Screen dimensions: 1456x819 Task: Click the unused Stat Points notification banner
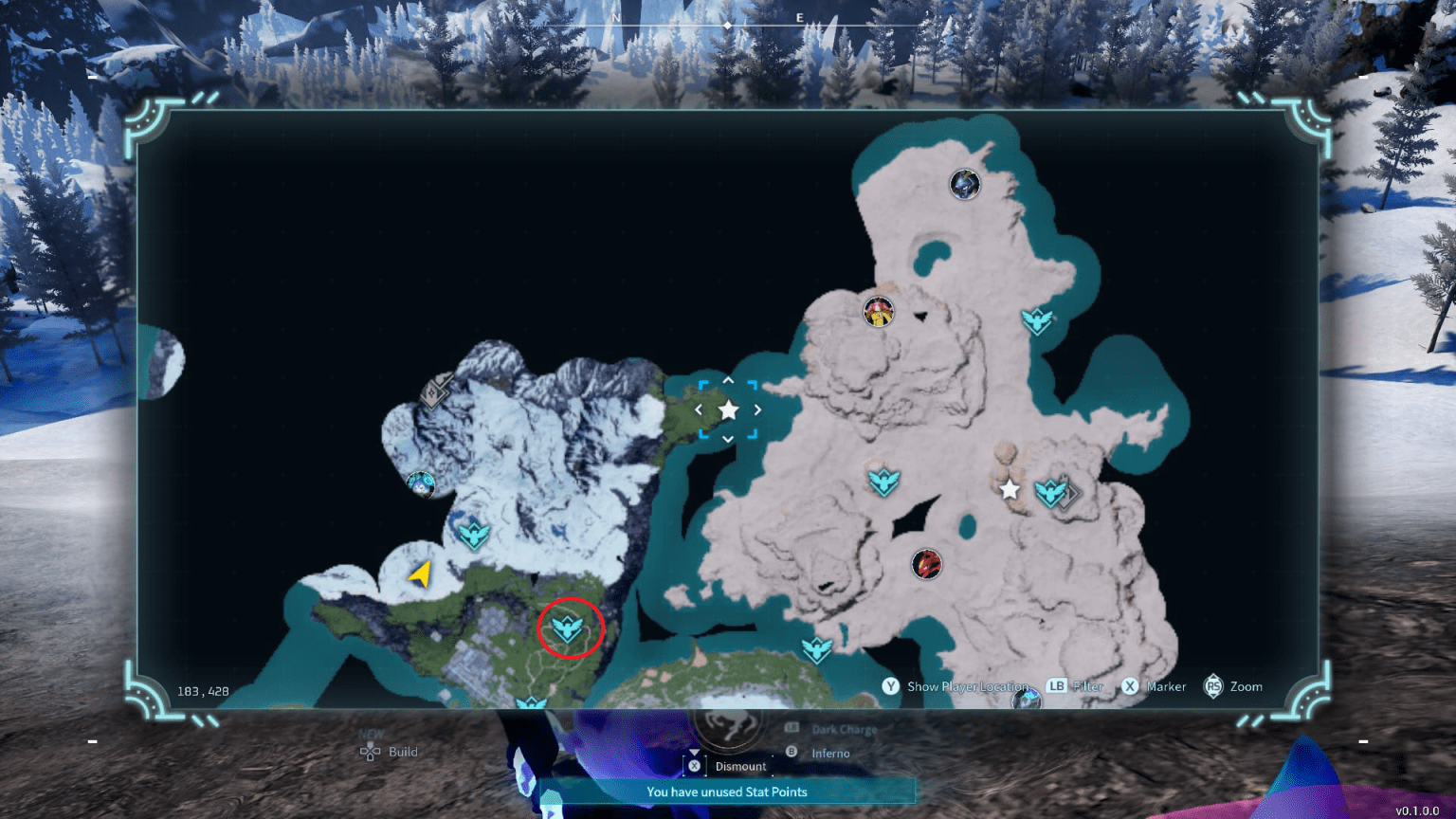728,792
